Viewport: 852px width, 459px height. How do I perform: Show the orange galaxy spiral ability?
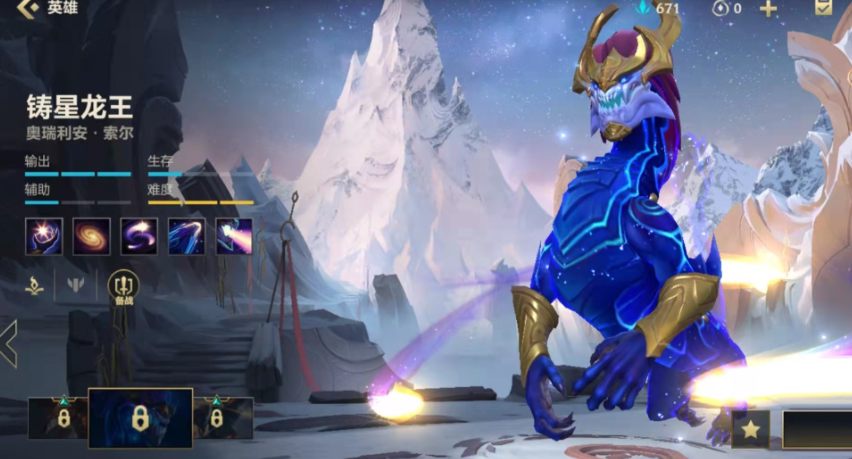point(92,236)
